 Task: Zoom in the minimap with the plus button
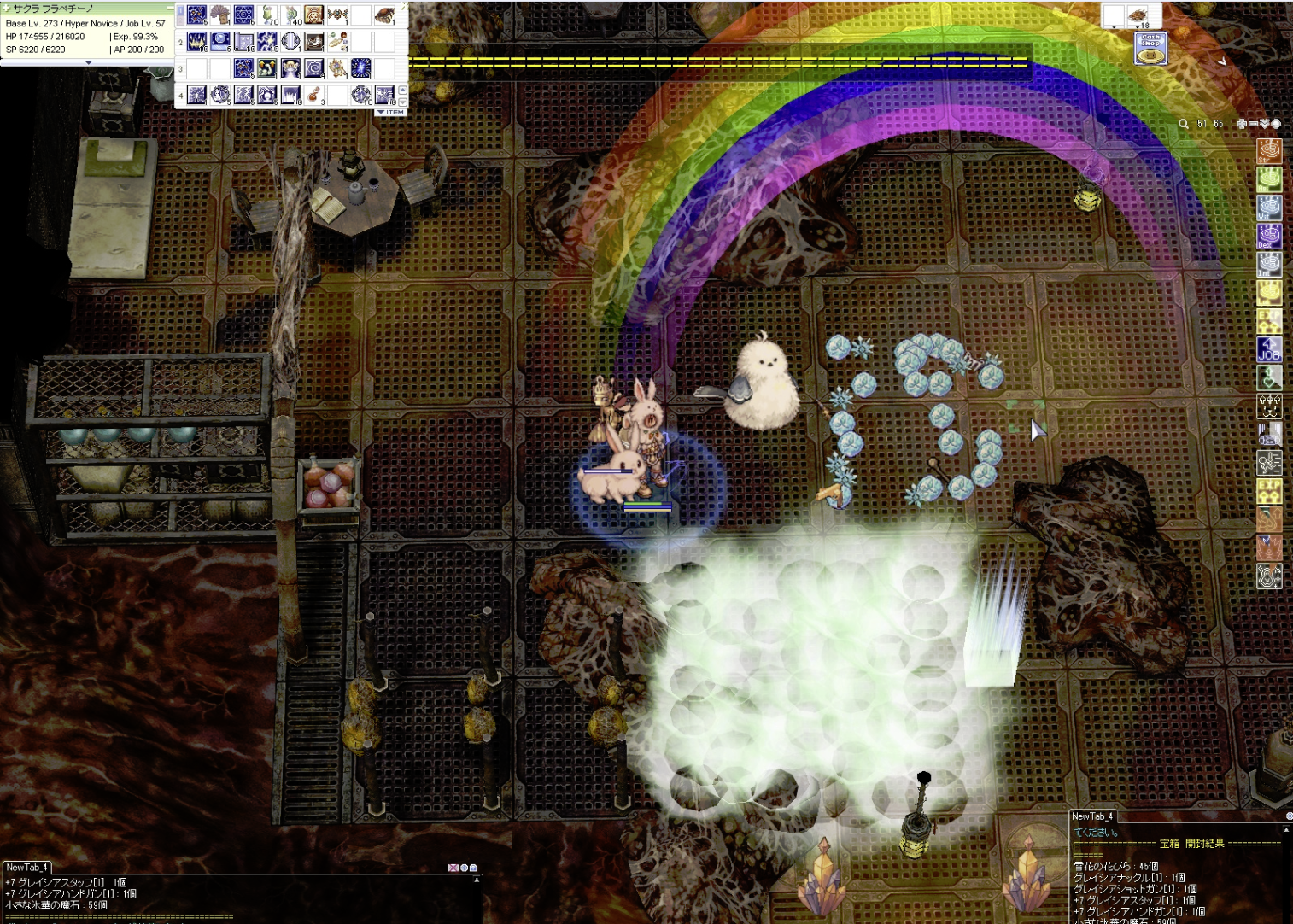(x=1241, y=124)
